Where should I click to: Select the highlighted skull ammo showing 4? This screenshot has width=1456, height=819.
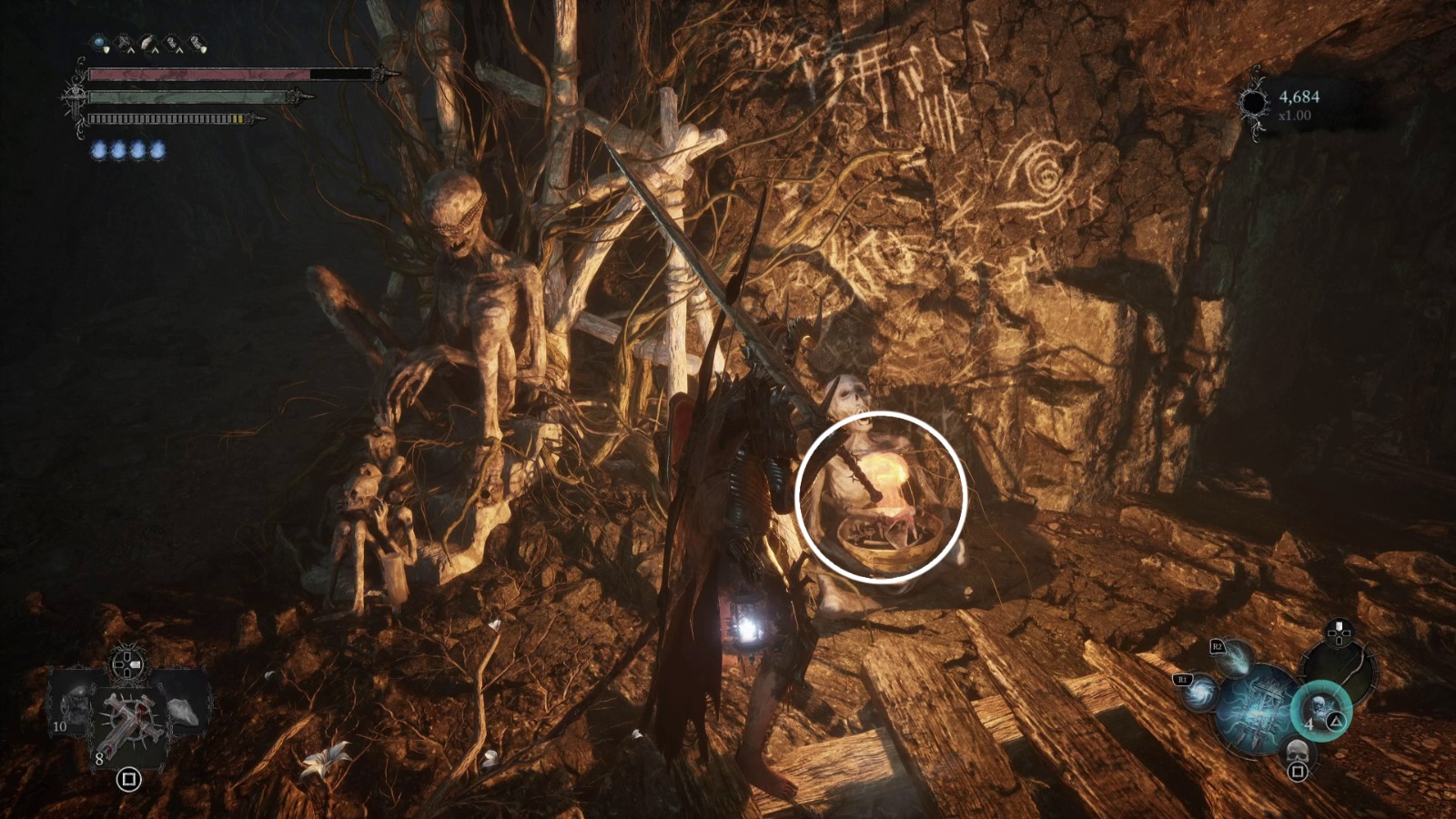(1320, 710)
